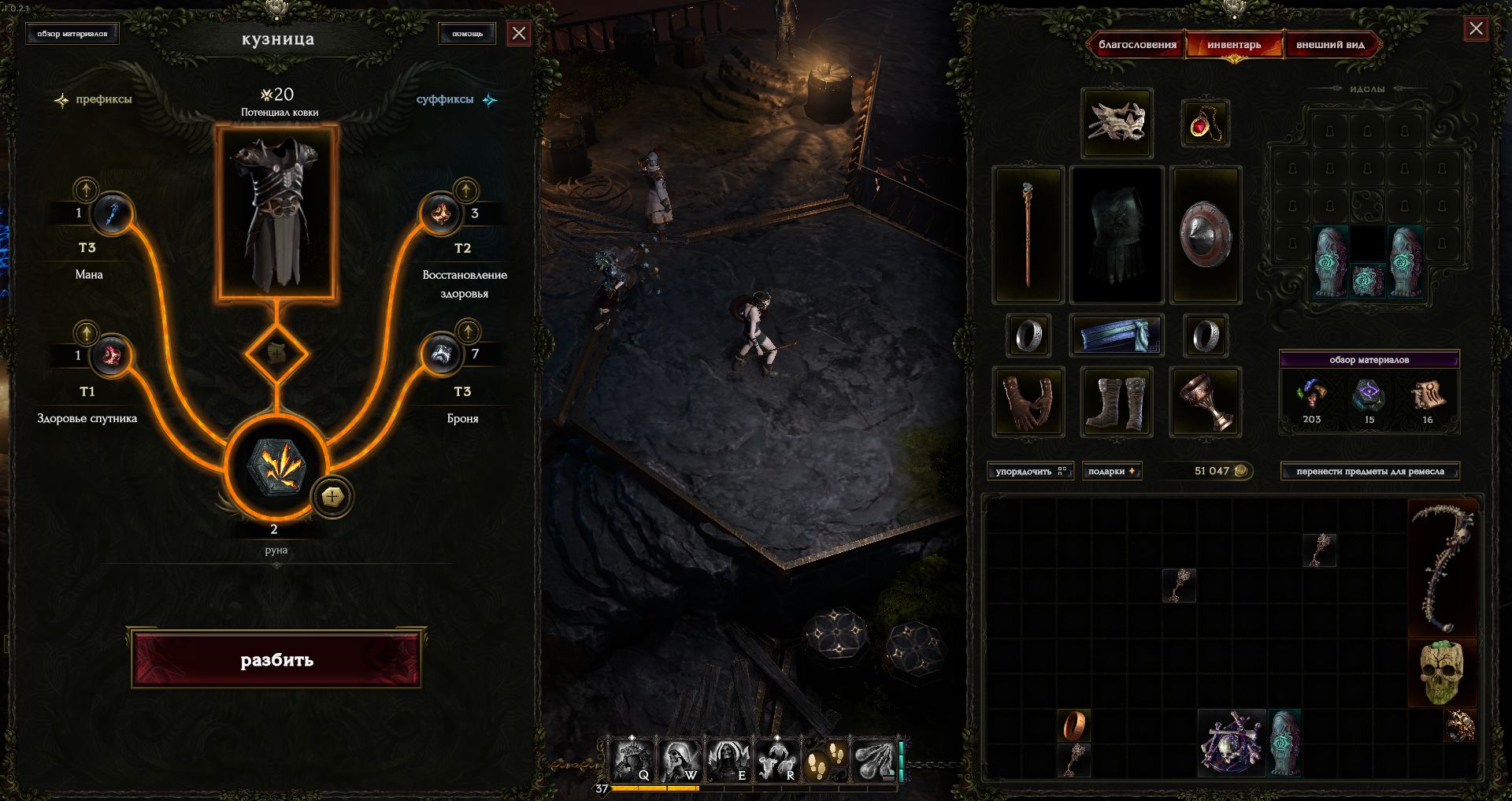Upgrade the Восстановление здоровья suffix
Viewport: 1512px width, 801px height.
pos(466,190)
